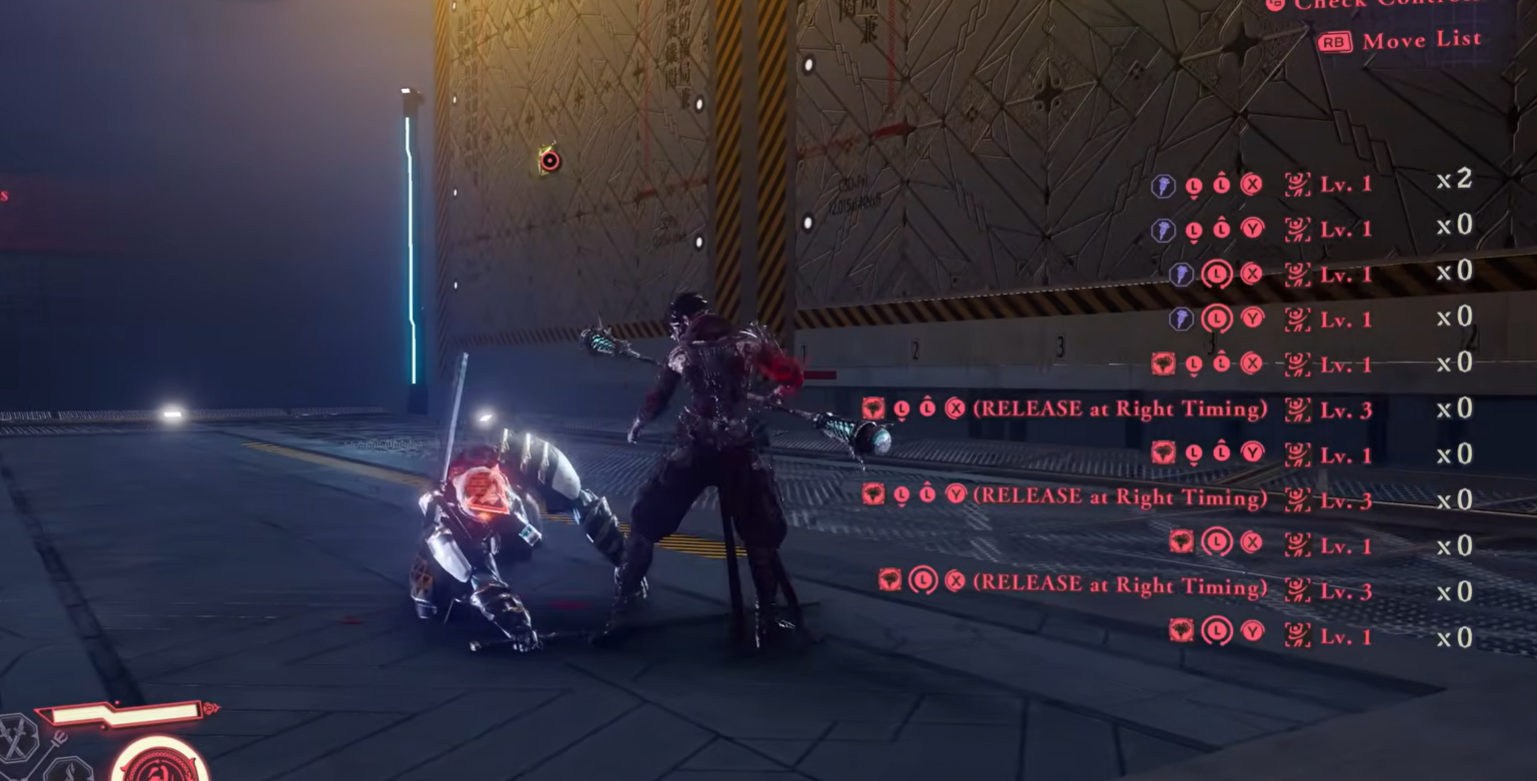
Task: Activate the glowing red circular emblem
Action: tap(159, 764)
